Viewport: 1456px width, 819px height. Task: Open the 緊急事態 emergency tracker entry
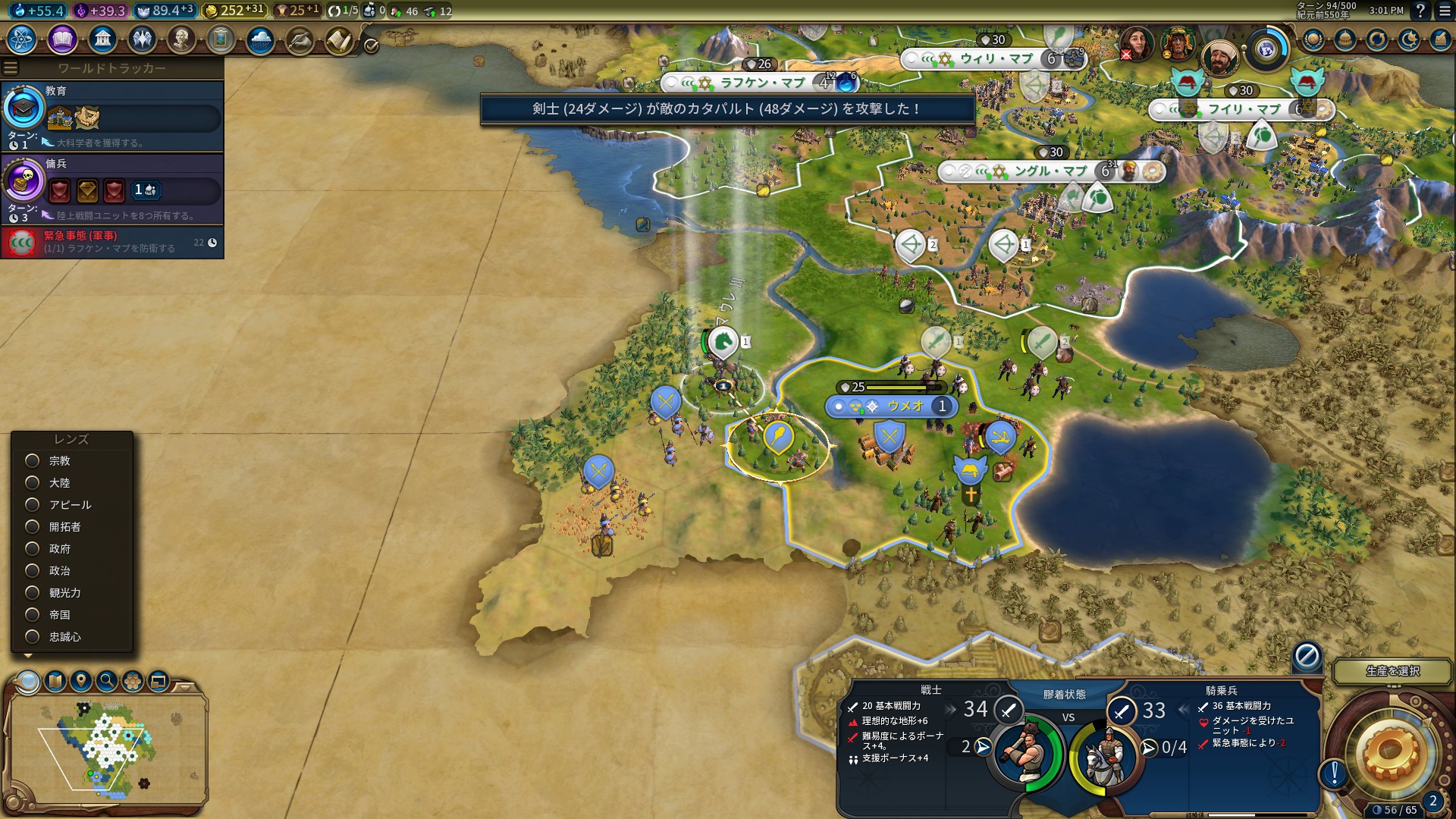[x=112, y=242]
